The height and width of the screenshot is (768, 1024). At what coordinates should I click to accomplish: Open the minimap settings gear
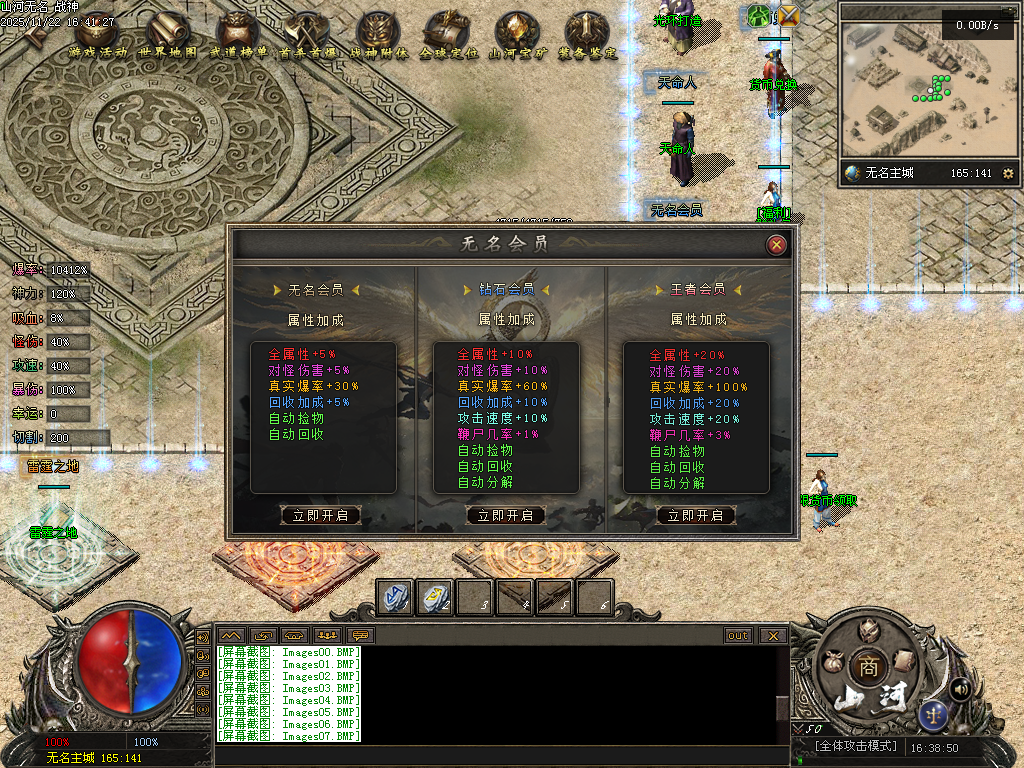pyautogui.click(x=1008, y=174)
